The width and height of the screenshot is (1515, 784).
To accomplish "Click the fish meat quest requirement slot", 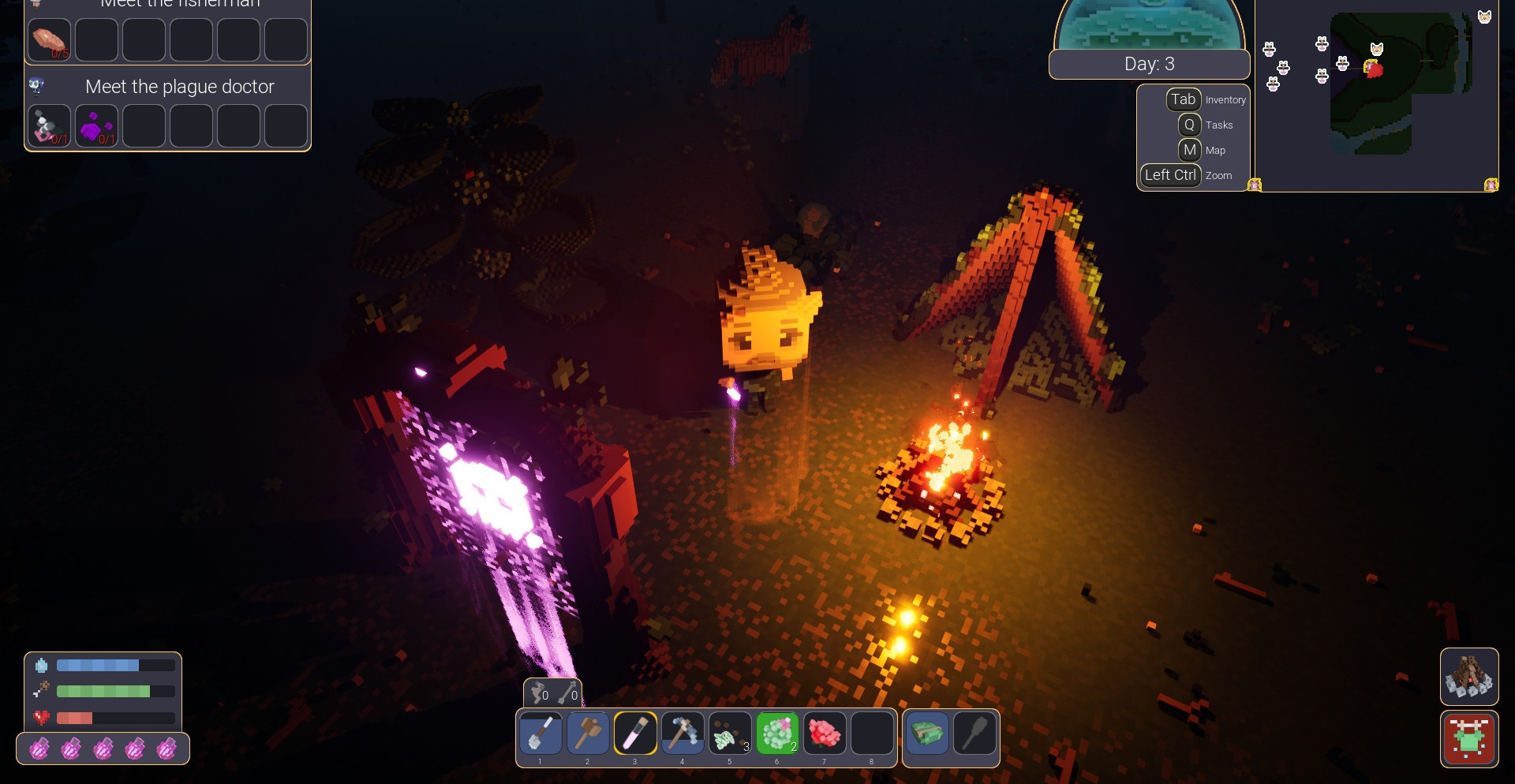I will [50, 40].
